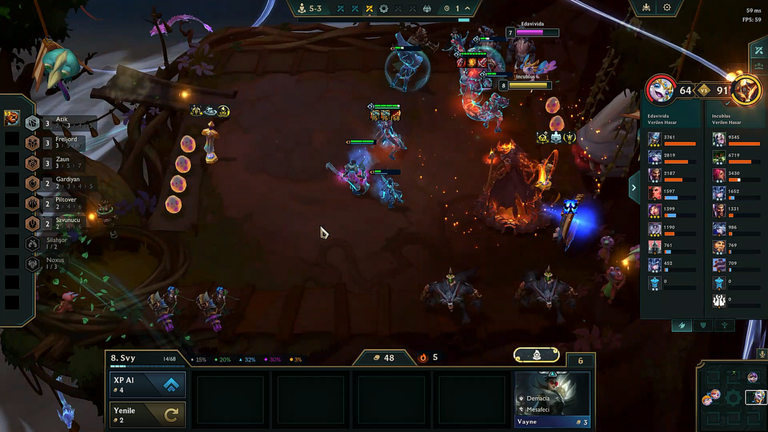Toggle the shop lock button
Screen dimensions: 768x432
[x=536, y=355]
